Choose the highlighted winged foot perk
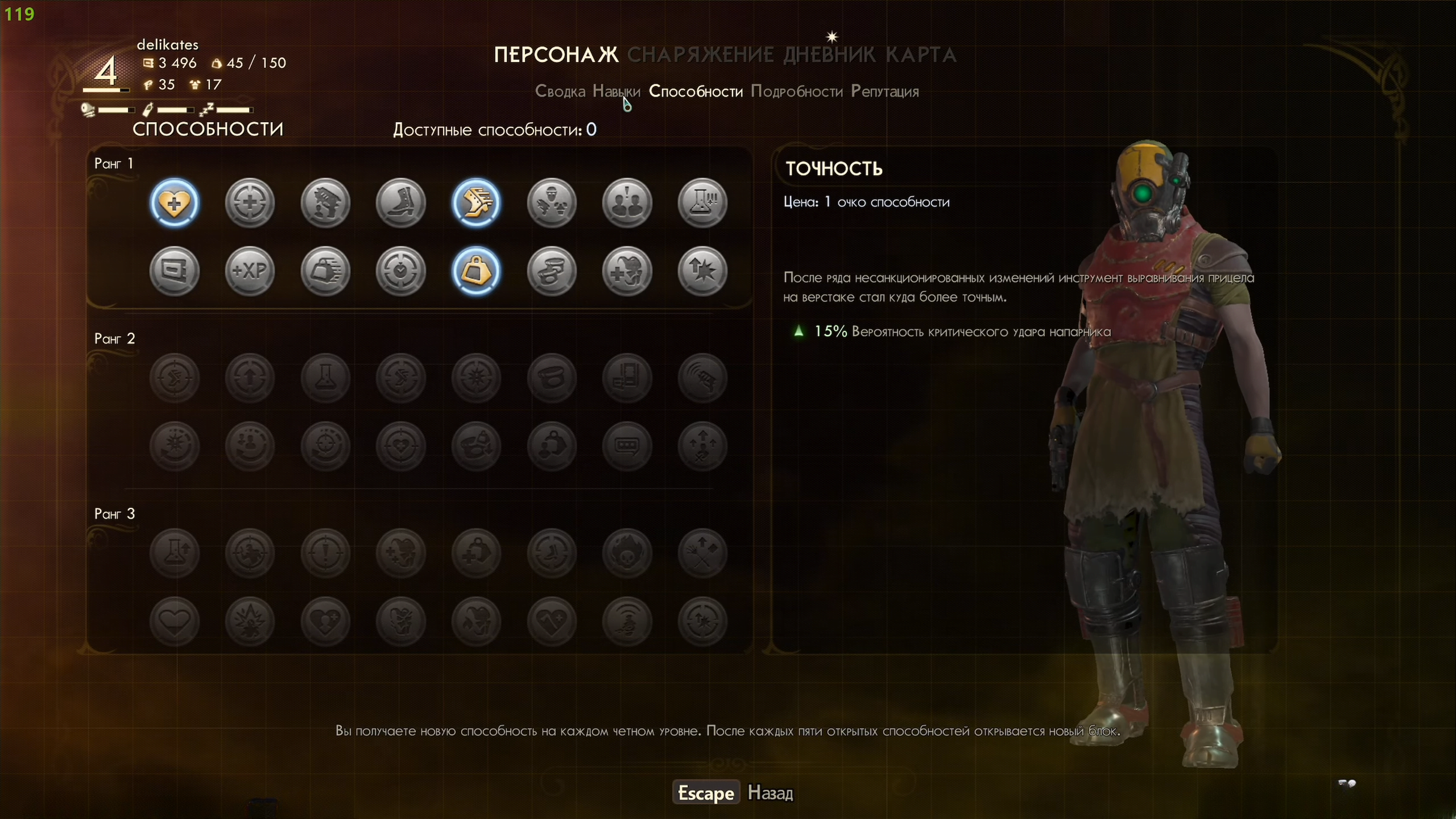 (x=476, y=203)
